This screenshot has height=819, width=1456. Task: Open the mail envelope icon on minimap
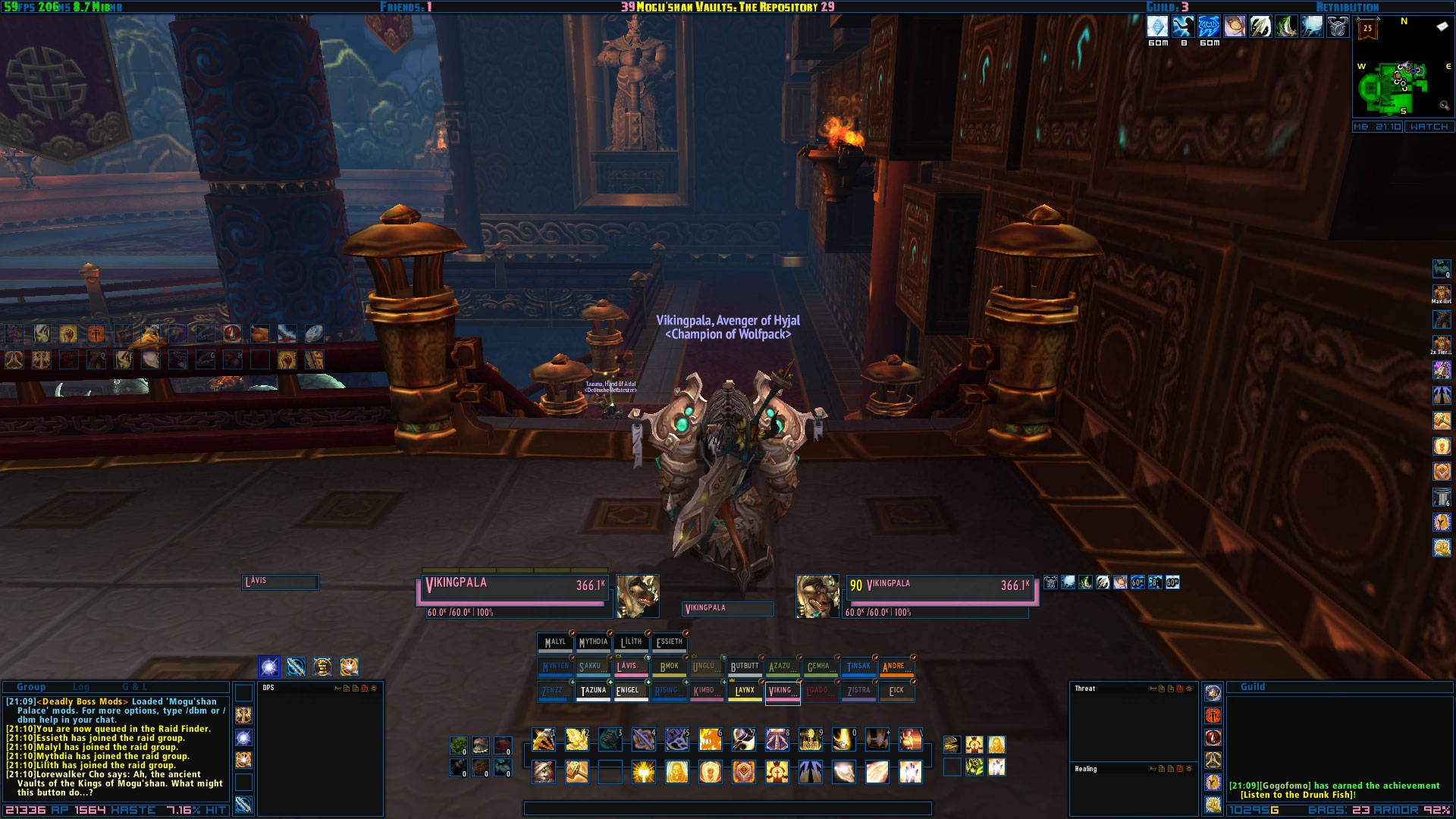point(1442,27)
